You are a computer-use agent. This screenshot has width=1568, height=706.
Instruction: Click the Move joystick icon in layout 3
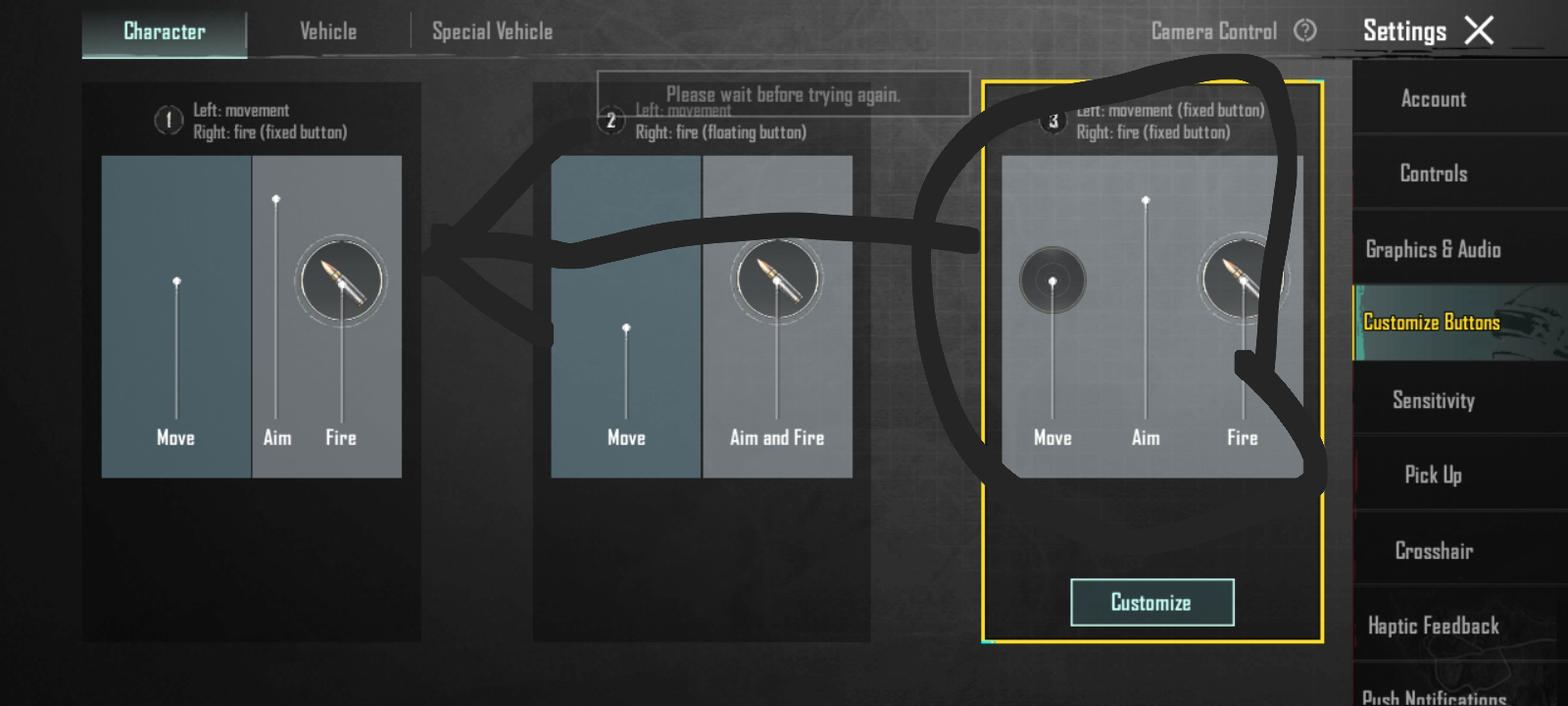pos(1052,279)
